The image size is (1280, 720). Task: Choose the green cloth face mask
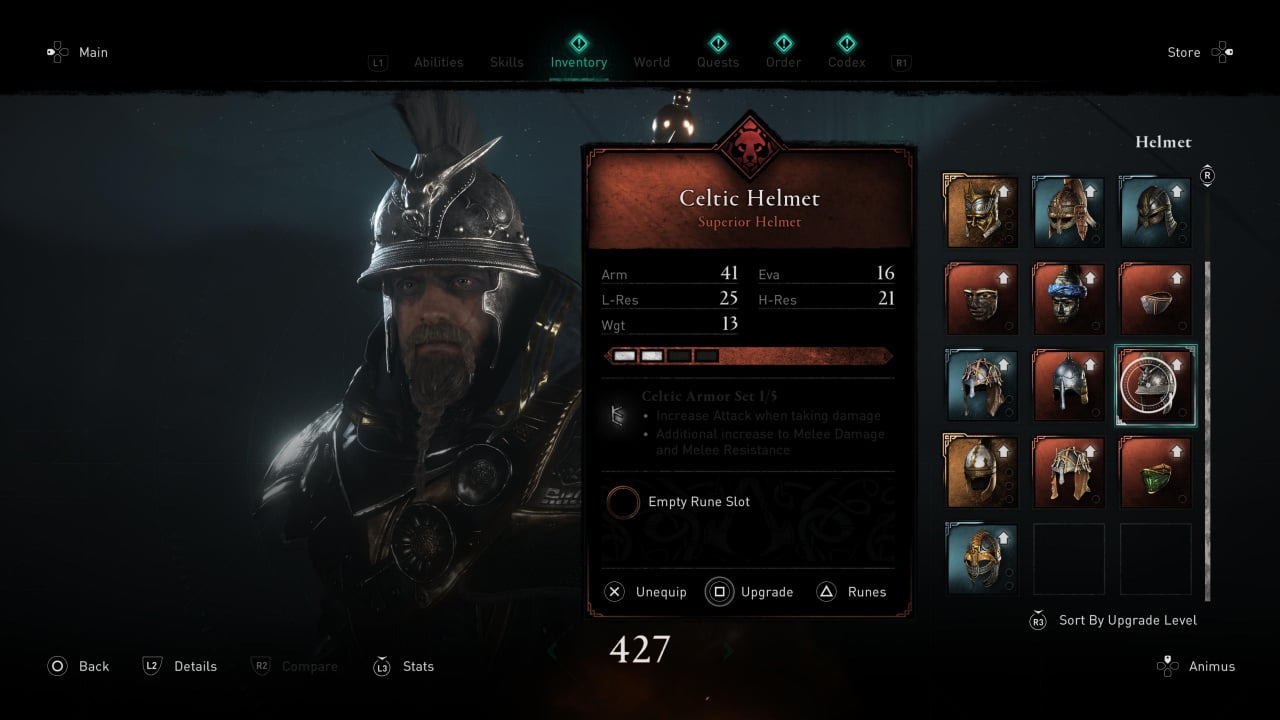pyautogui.click(x=1155, y=472)
